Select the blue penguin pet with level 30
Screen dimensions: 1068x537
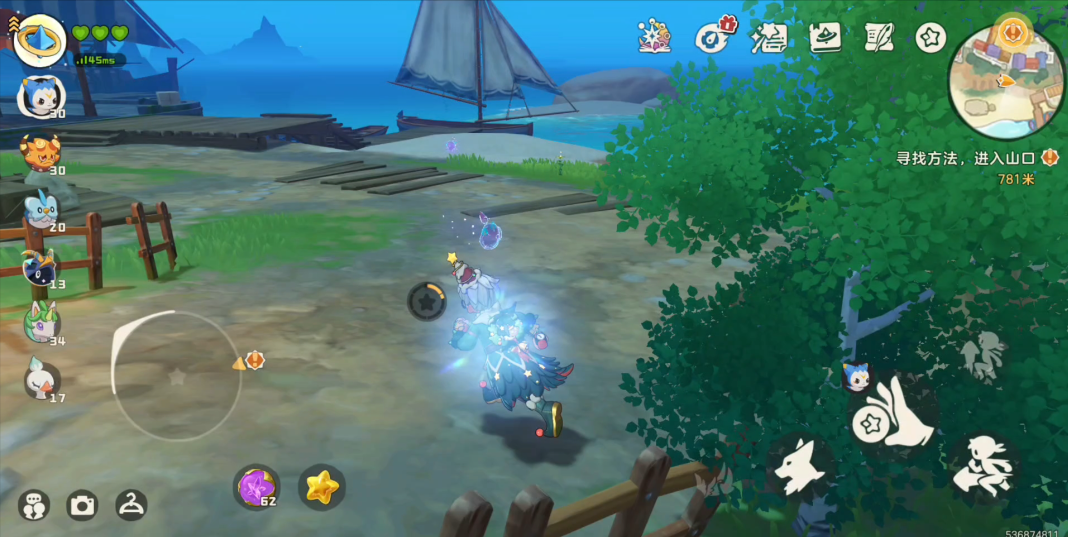click(x=41, y=96)
